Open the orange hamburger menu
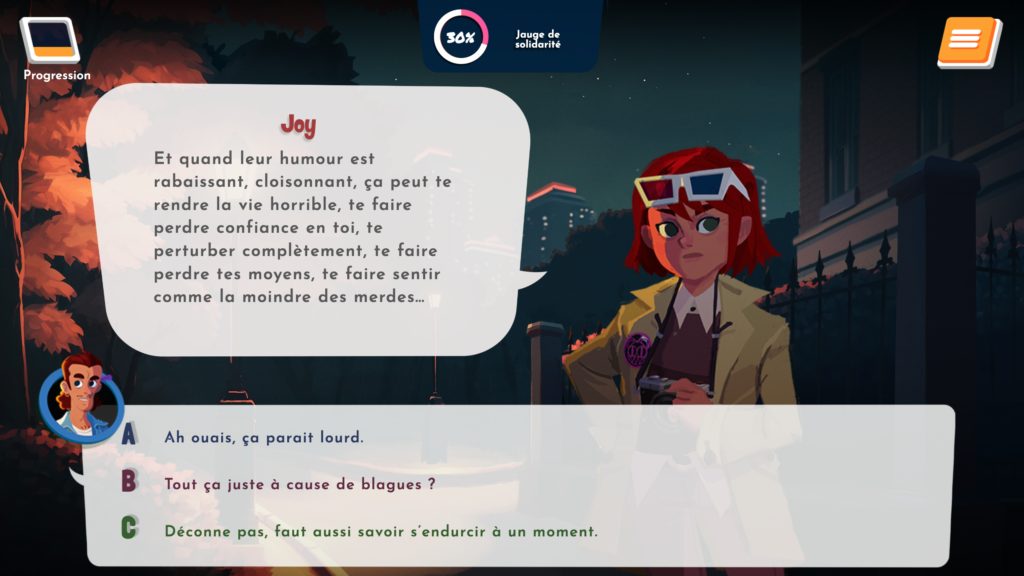The height and width of the screenshot is (576, 1024). [x=967, y=41]
